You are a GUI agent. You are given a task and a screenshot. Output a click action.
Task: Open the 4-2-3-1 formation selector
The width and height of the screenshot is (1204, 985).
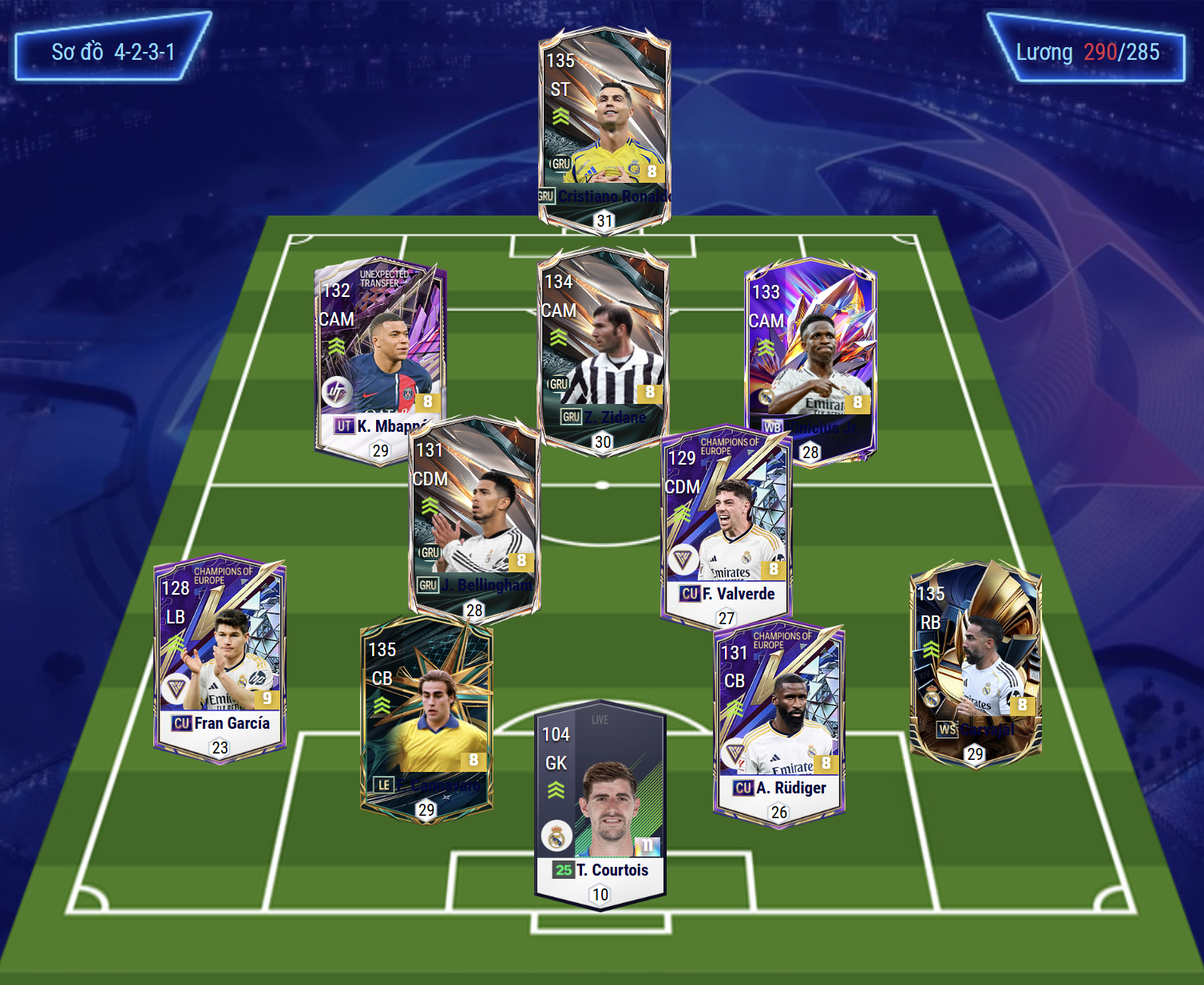pos(113,52)
